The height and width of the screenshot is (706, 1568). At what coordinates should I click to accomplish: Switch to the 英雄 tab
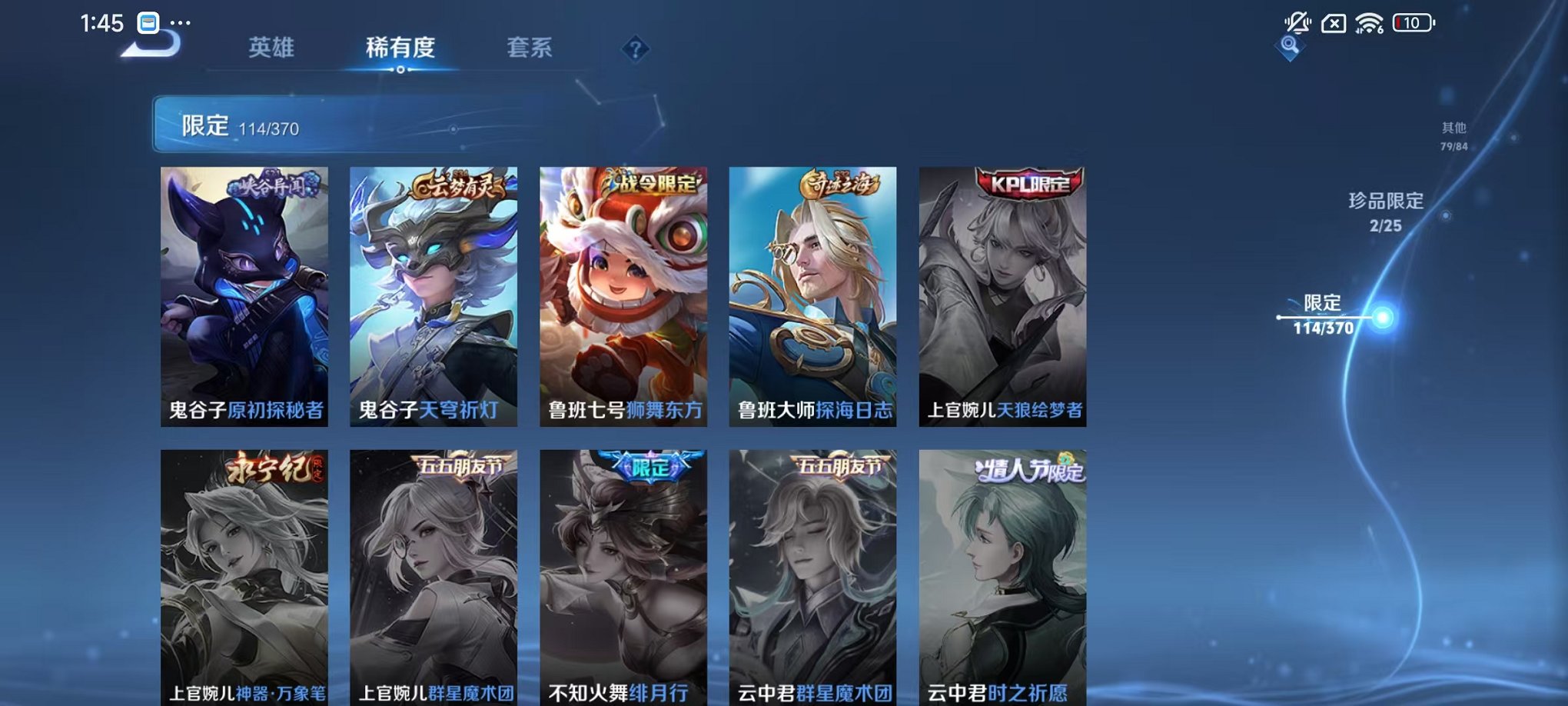tap(271, 48)
